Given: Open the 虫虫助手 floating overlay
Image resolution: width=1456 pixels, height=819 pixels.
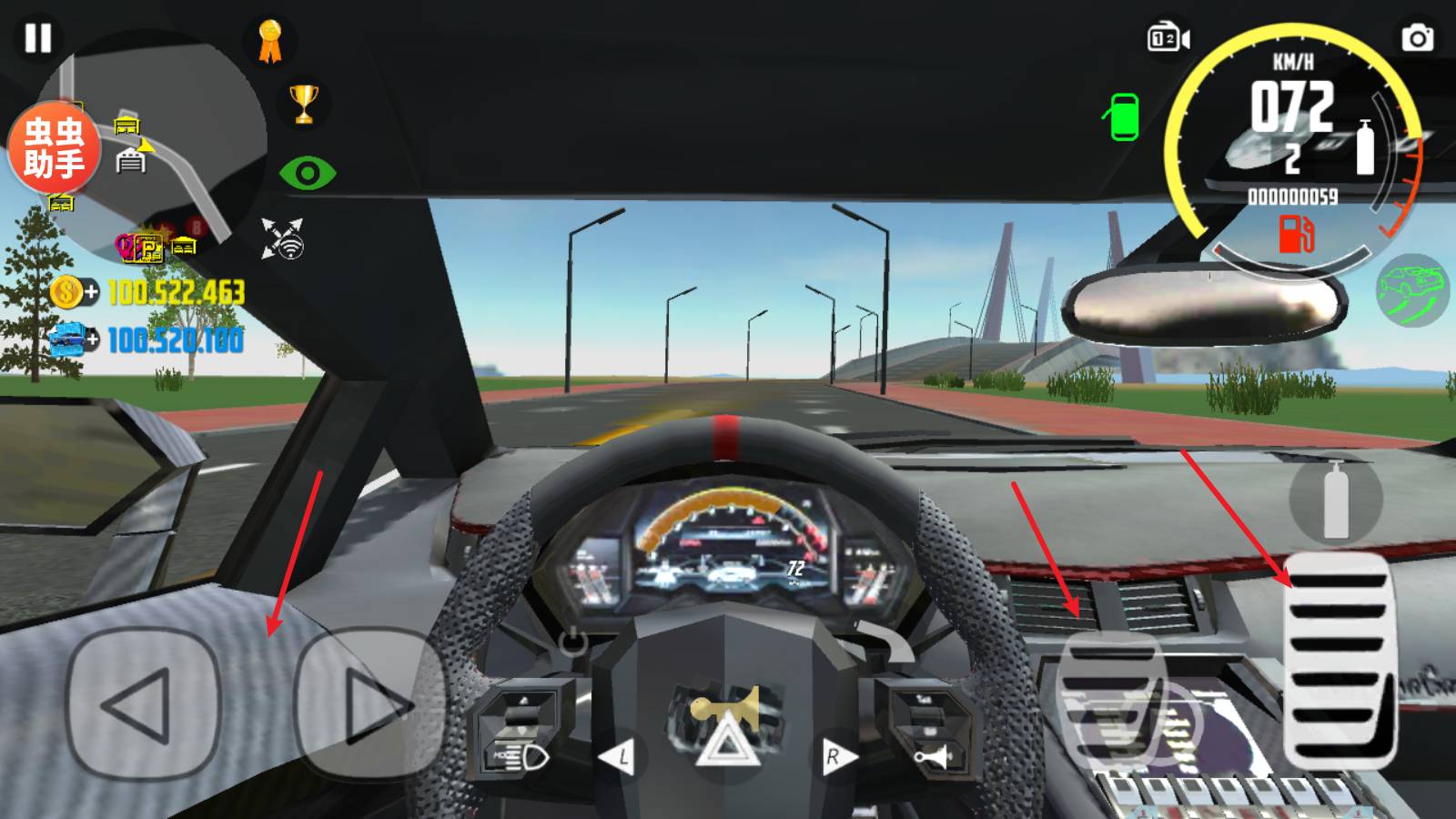Looking at the screenshot, I should click(54, 147).
